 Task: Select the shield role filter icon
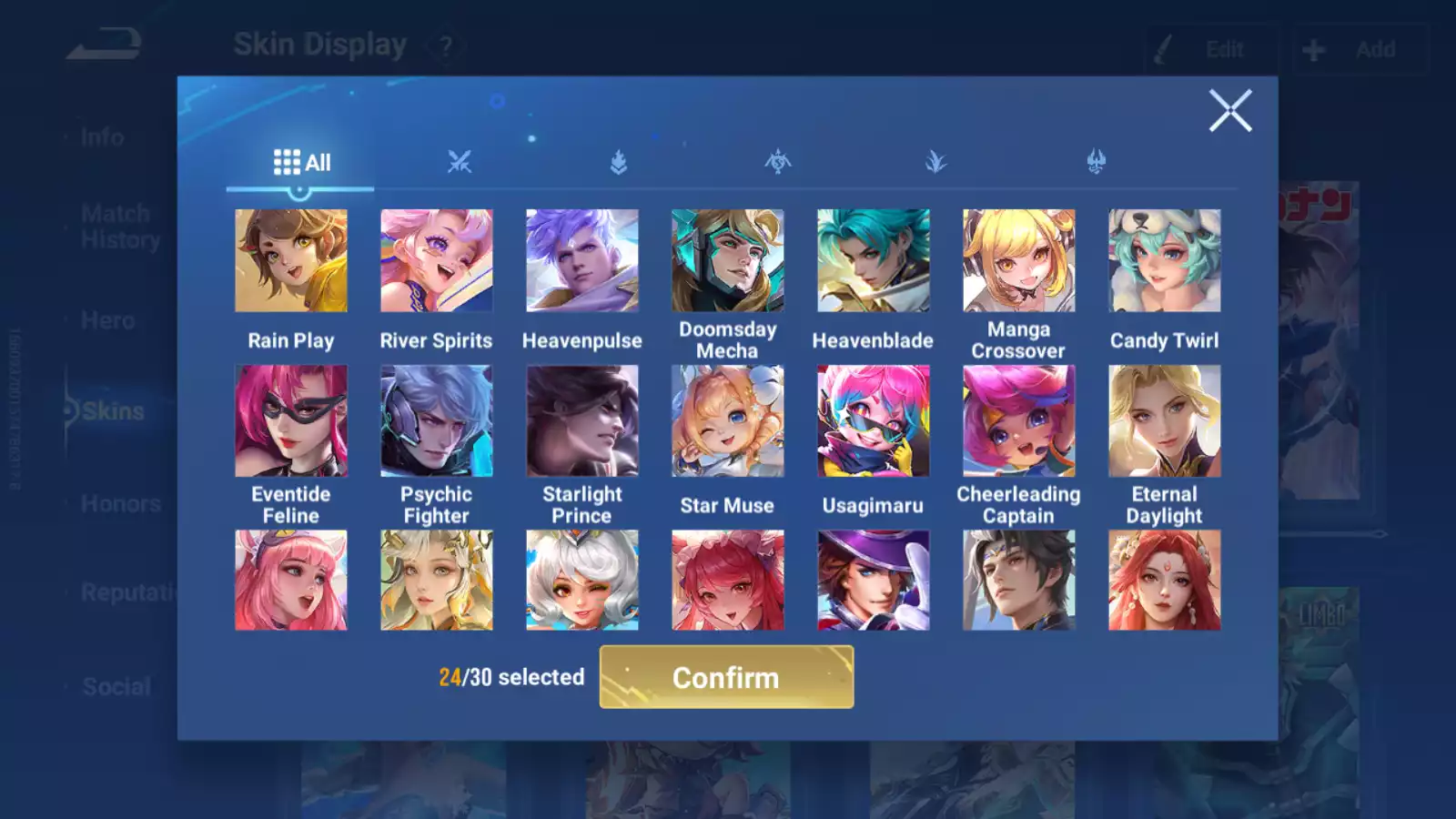coord(617,160)
